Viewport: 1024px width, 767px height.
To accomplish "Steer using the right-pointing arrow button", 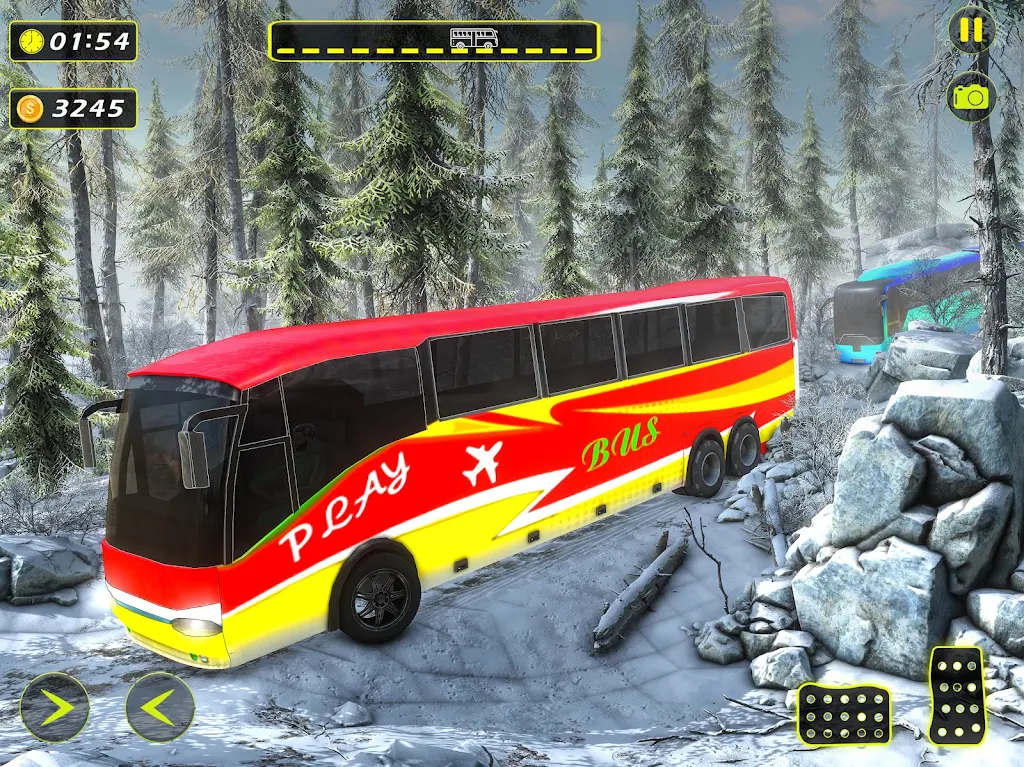I will tap(55, 707).
